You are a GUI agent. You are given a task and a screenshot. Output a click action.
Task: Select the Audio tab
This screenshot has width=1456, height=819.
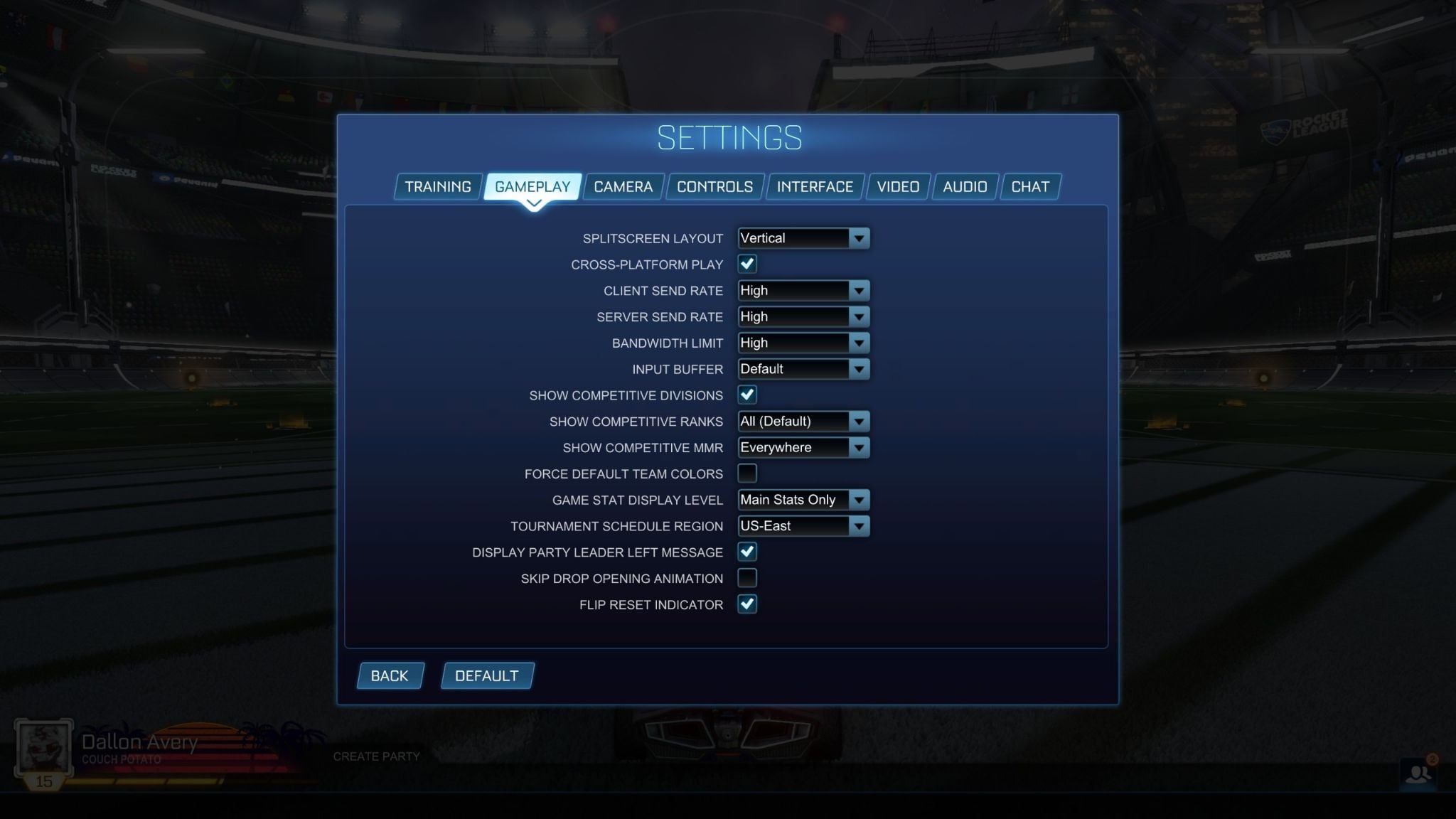965,186
